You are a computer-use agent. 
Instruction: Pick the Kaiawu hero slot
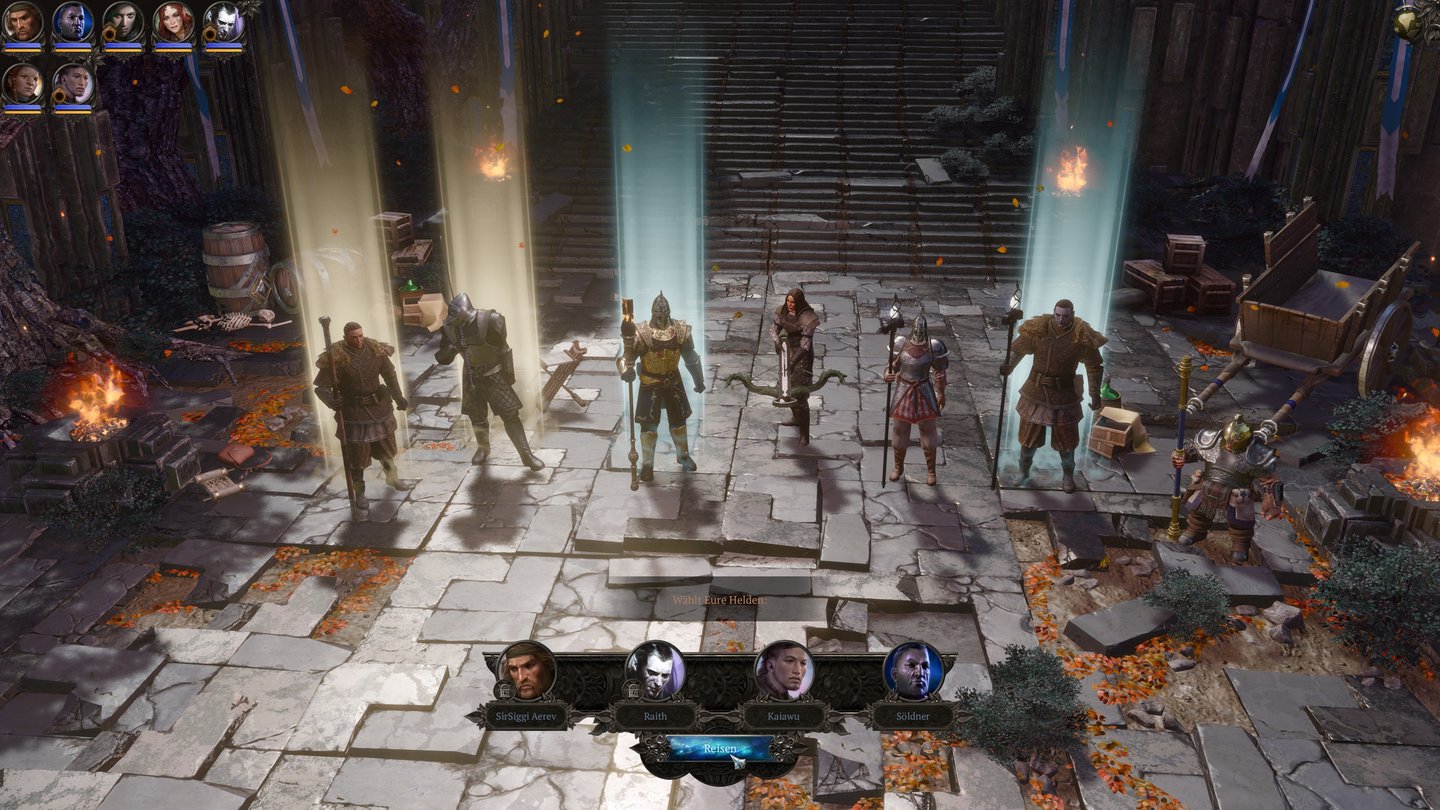pyautogui.click(x=784, y=671)
